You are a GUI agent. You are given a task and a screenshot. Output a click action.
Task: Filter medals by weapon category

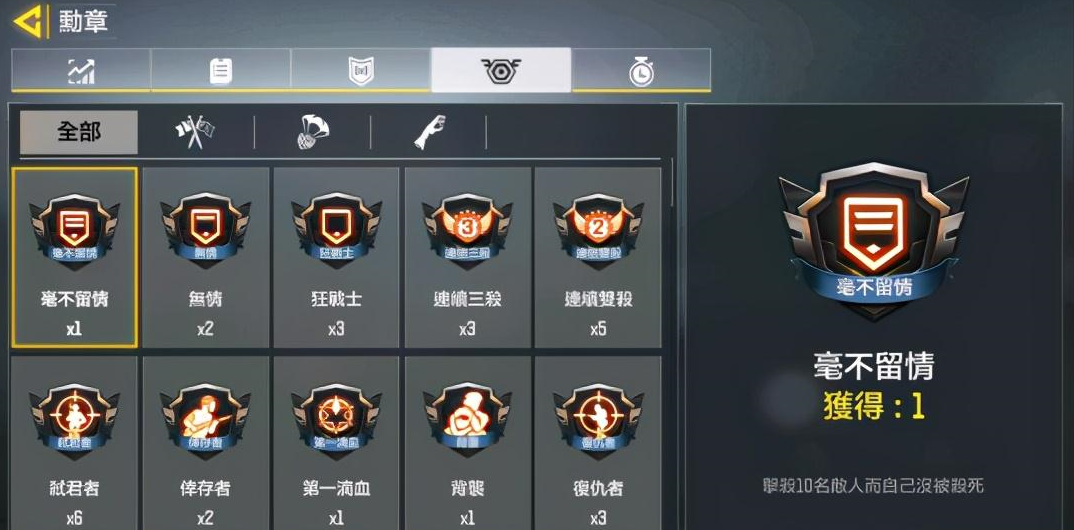tap(429, 132)
